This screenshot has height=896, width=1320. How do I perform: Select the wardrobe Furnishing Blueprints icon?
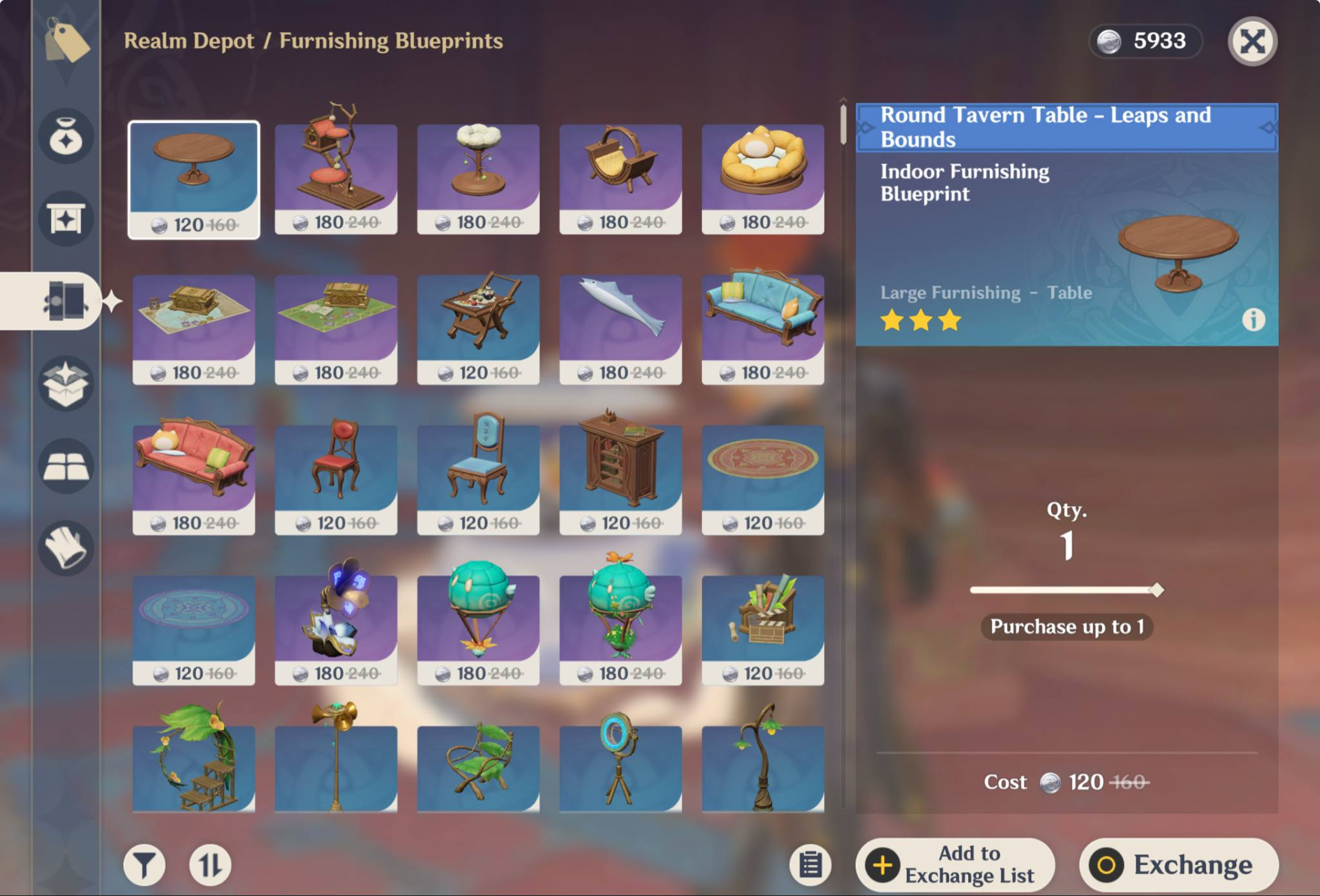[66, 301]
